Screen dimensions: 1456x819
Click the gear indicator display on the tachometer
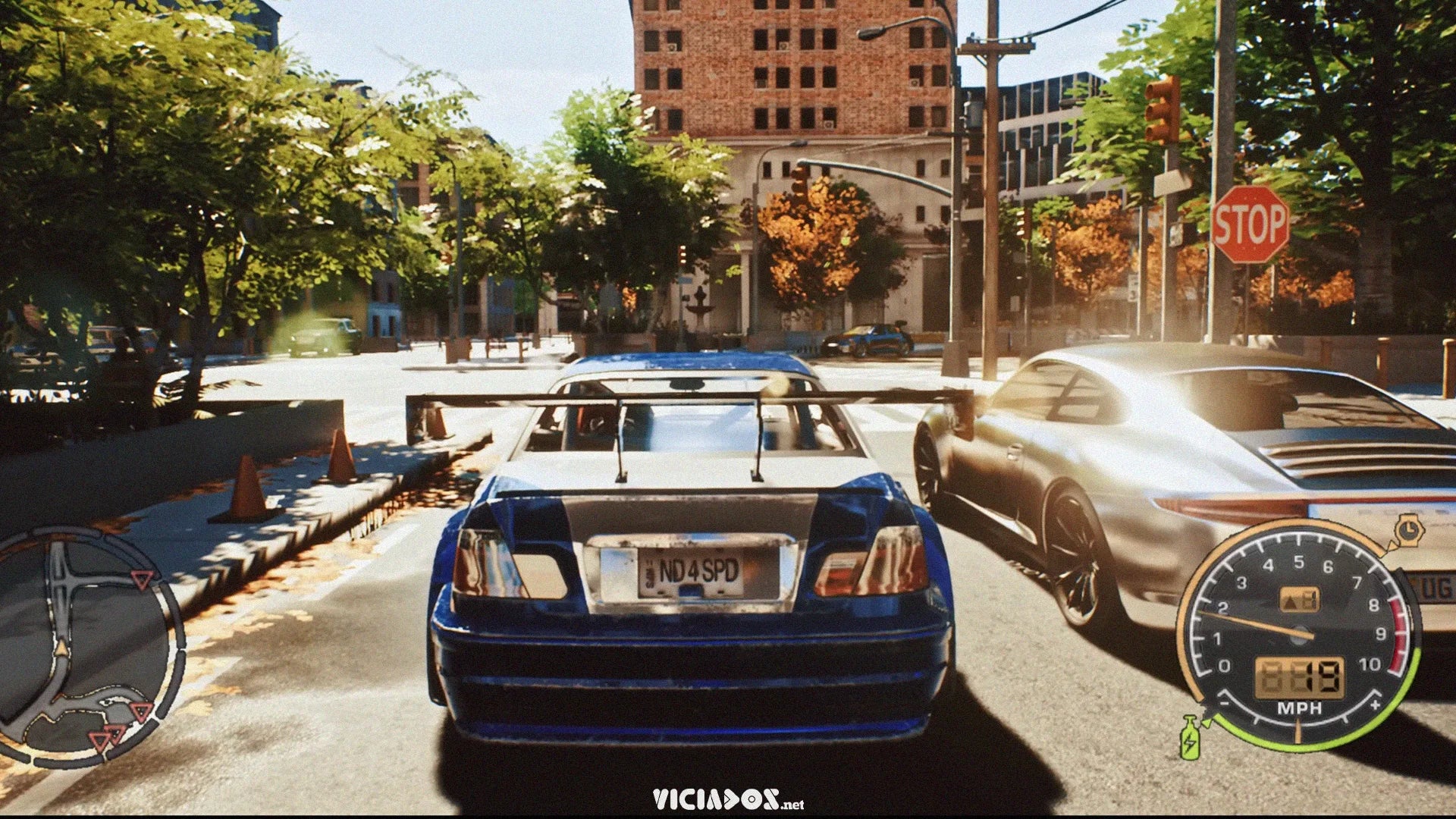[1298, 598]
